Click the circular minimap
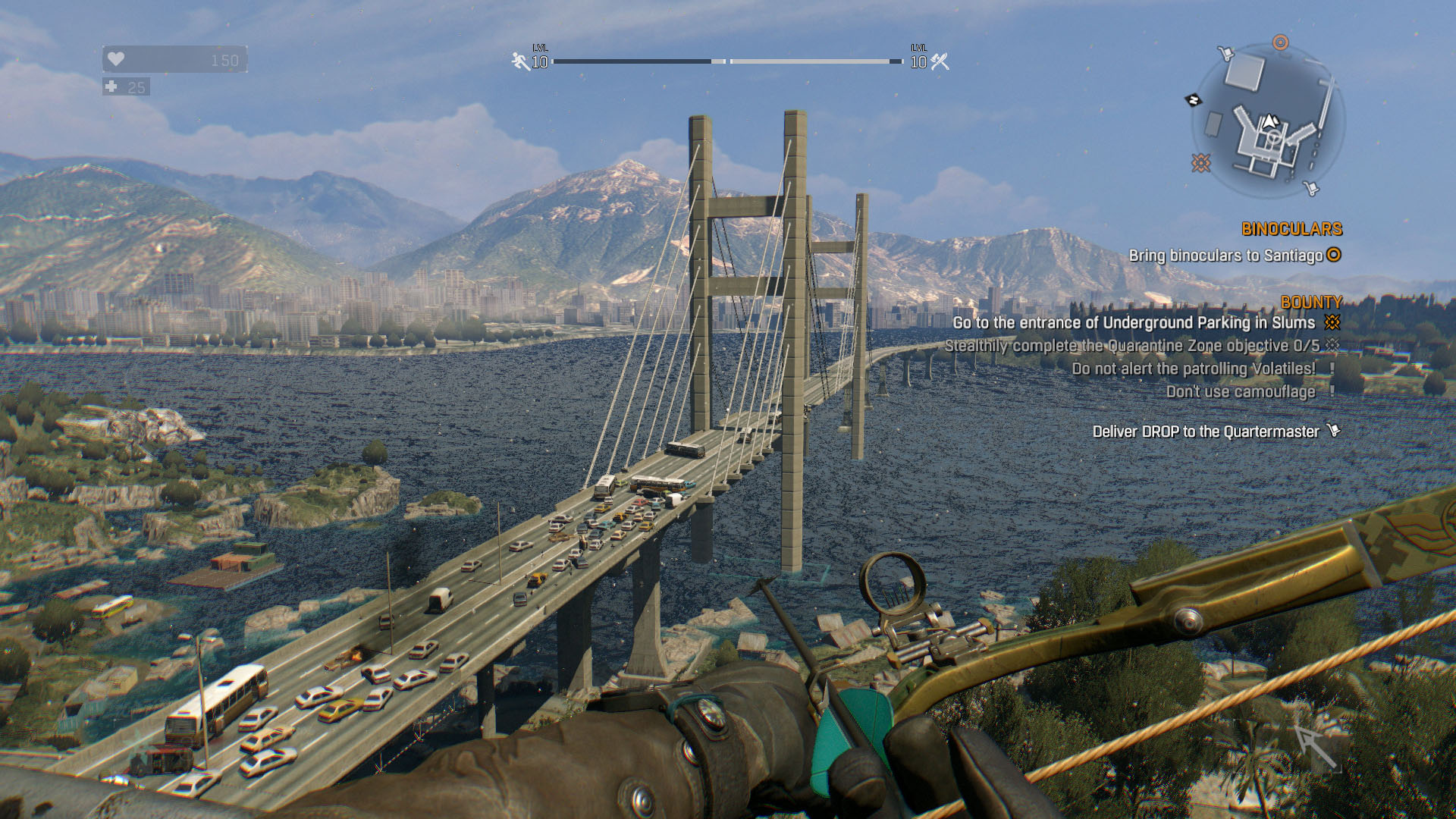Screen dimensions: 1456x819 point(1268,121)
